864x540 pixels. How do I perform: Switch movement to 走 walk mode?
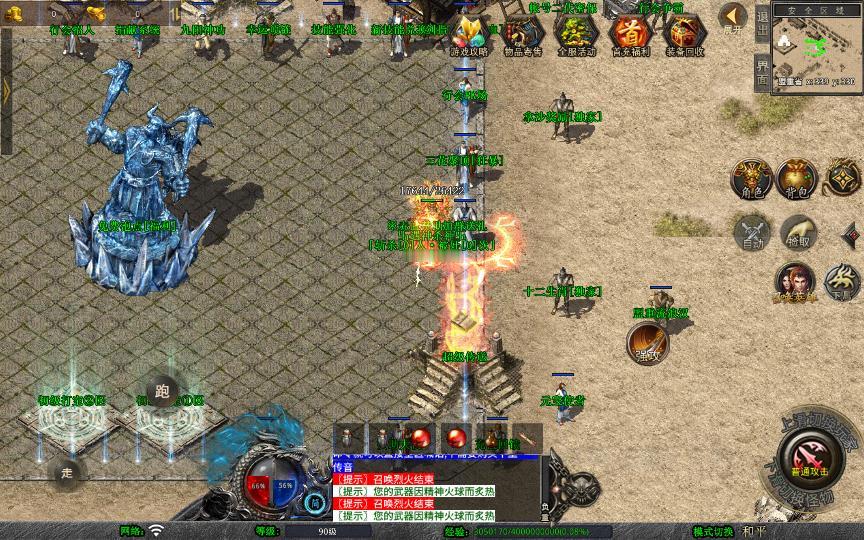click(x=67, y=470)
